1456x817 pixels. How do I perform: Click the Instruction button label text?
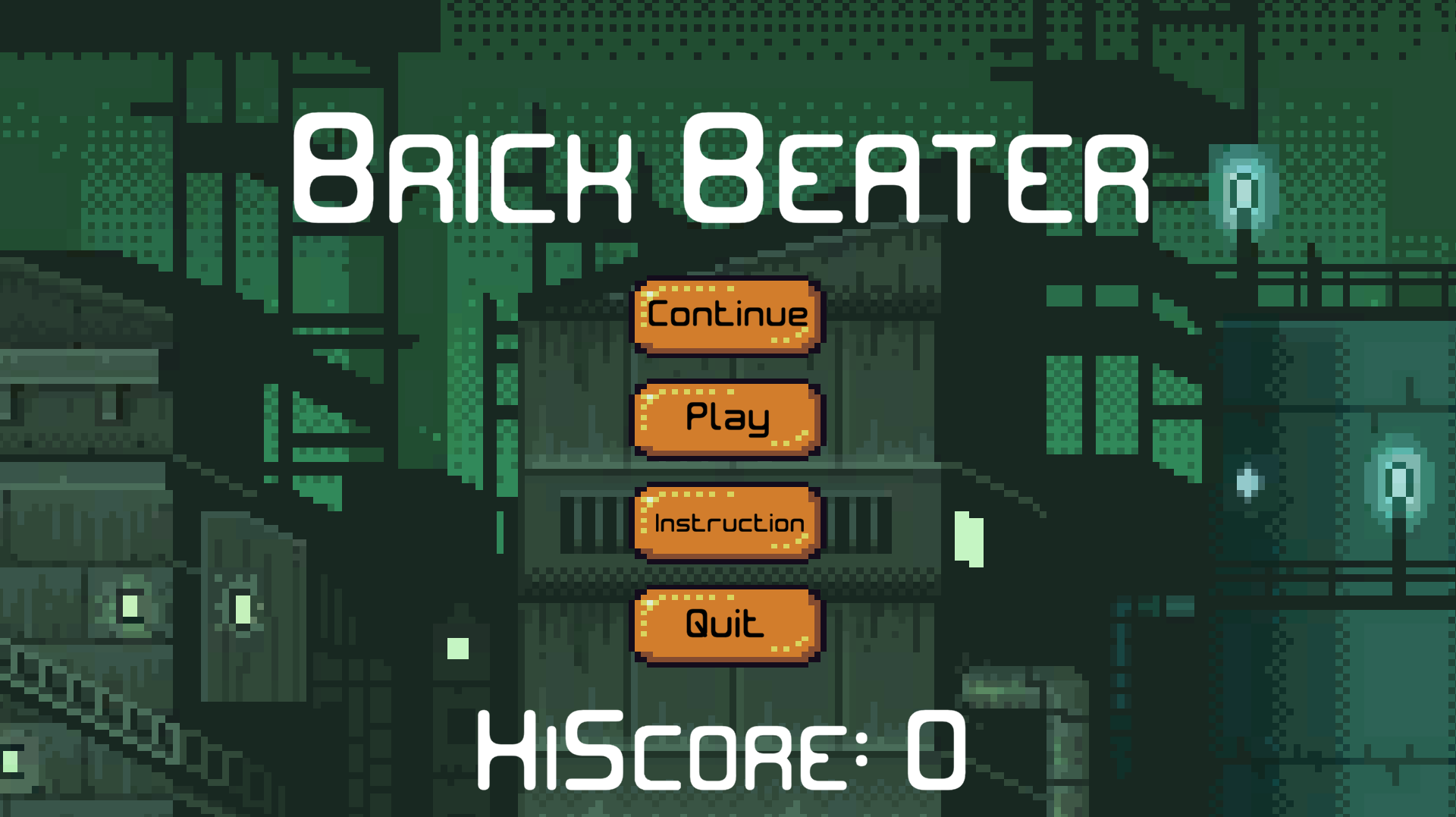click(726, 522)
